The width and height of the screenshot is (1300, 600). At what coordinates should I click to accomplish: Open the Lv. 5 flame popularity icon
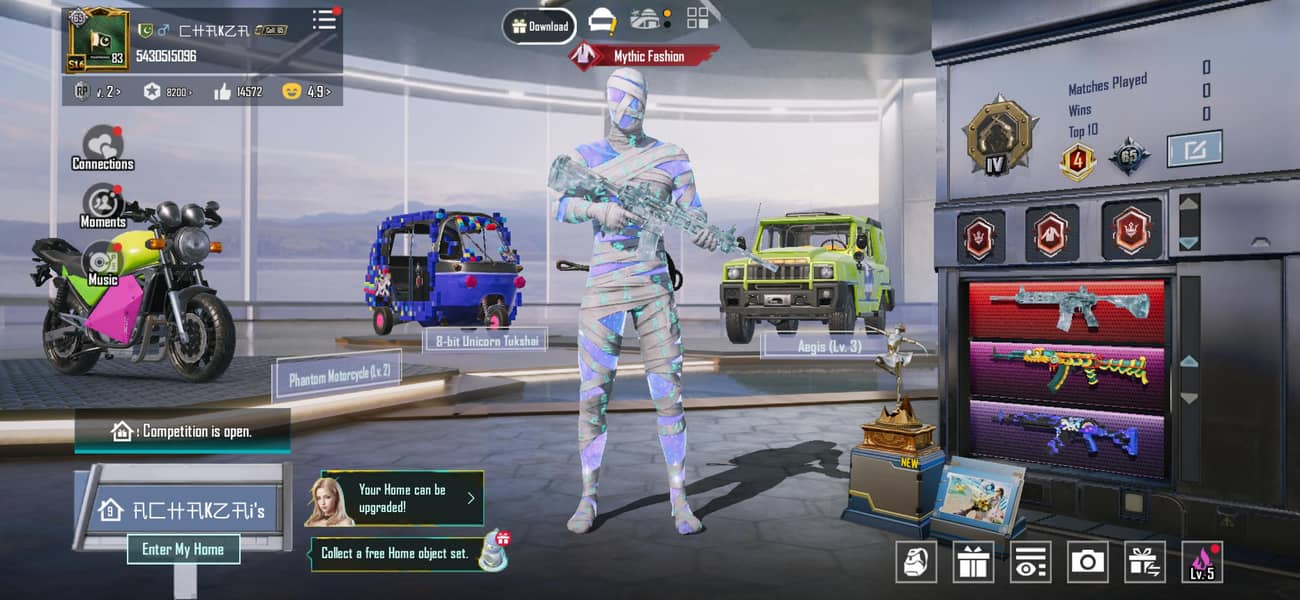(1202, 562)
